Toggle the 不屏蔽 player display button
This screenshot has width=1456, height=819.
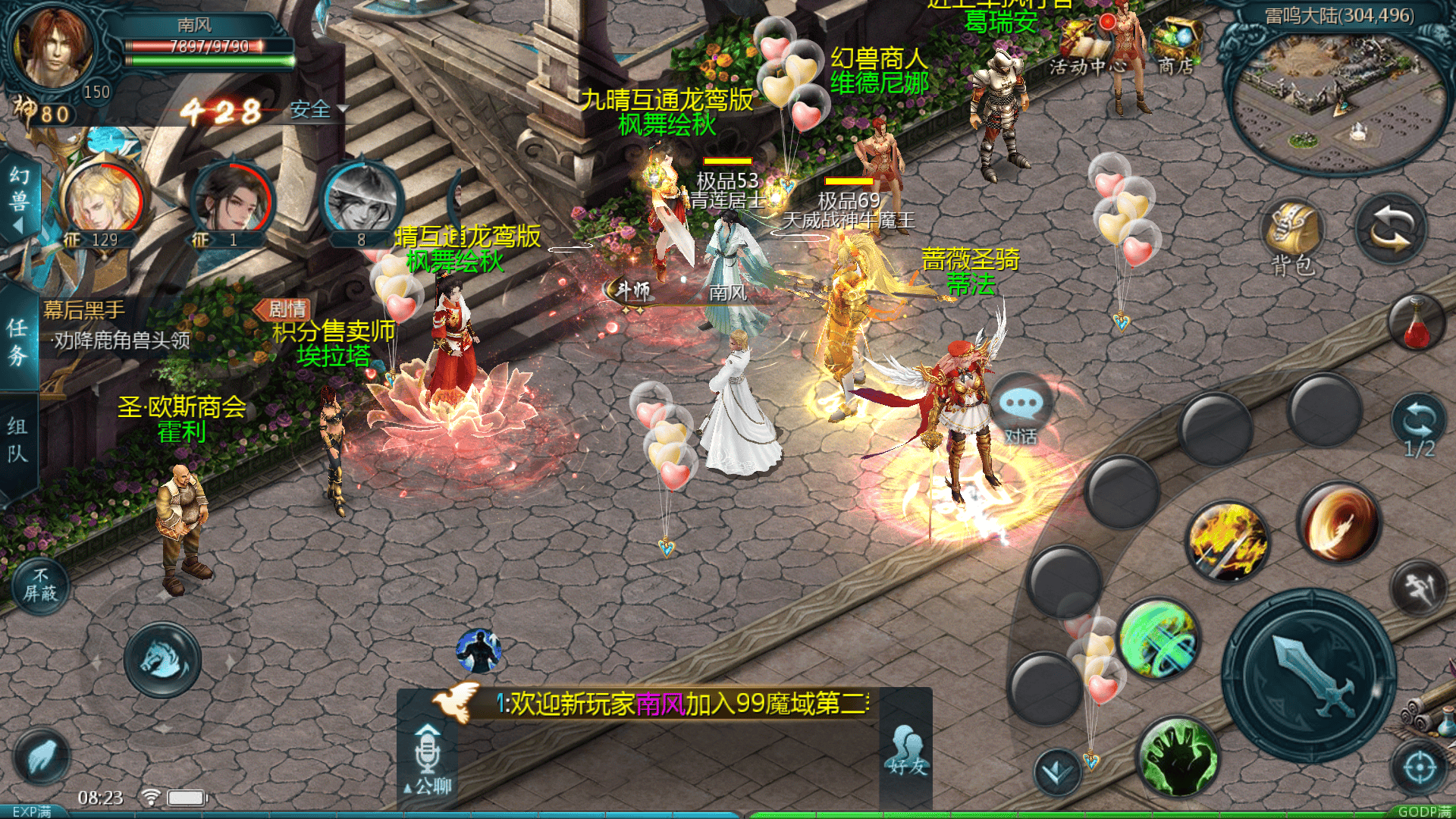click(41, 585)
